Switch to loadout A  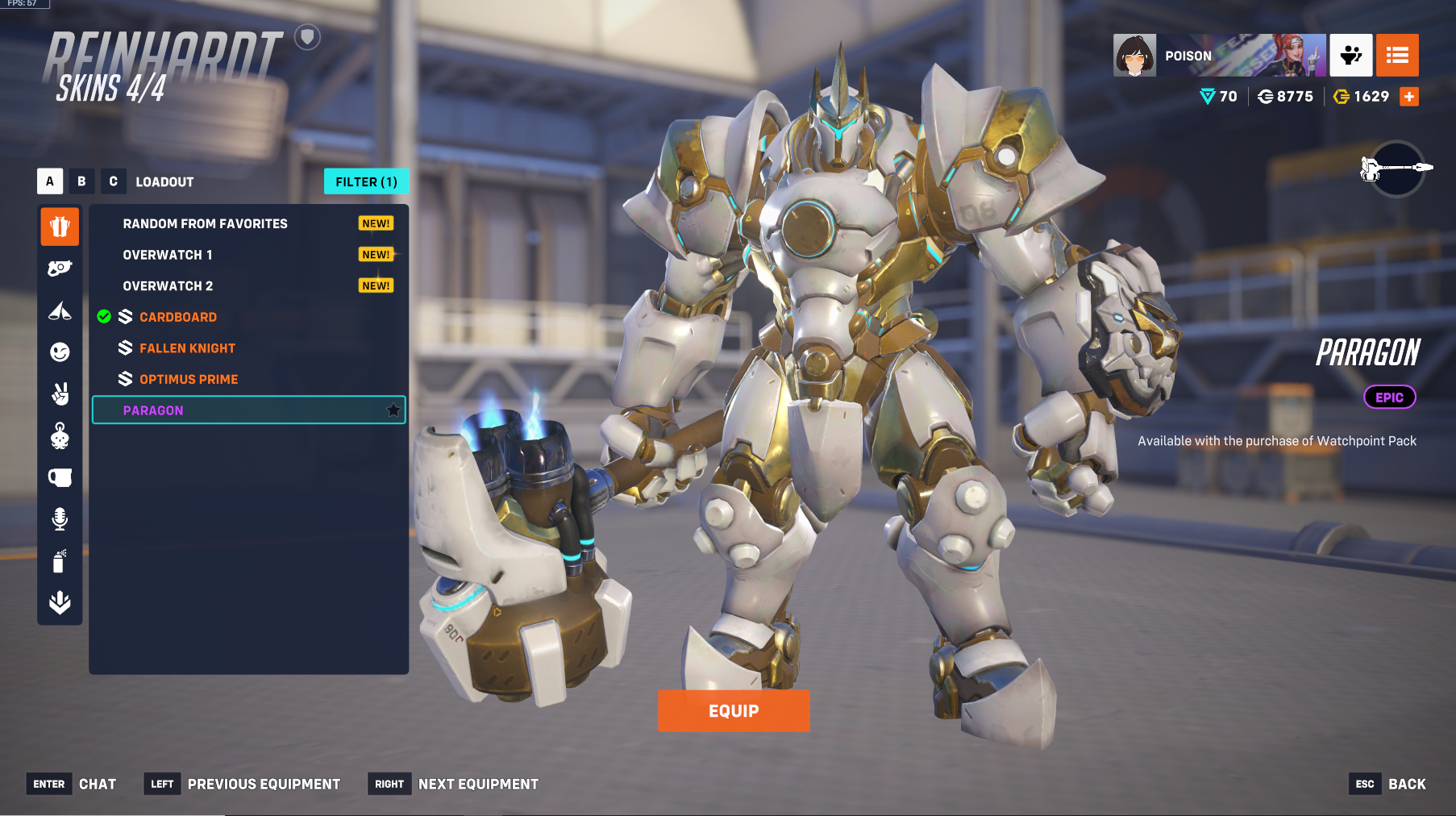[x=50, y=181]
